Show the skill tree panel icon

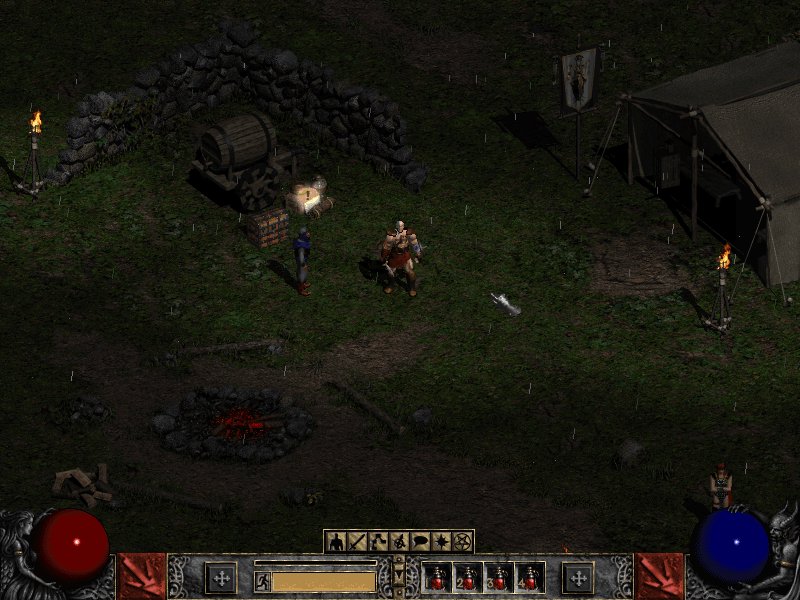[x=377, y=542]
